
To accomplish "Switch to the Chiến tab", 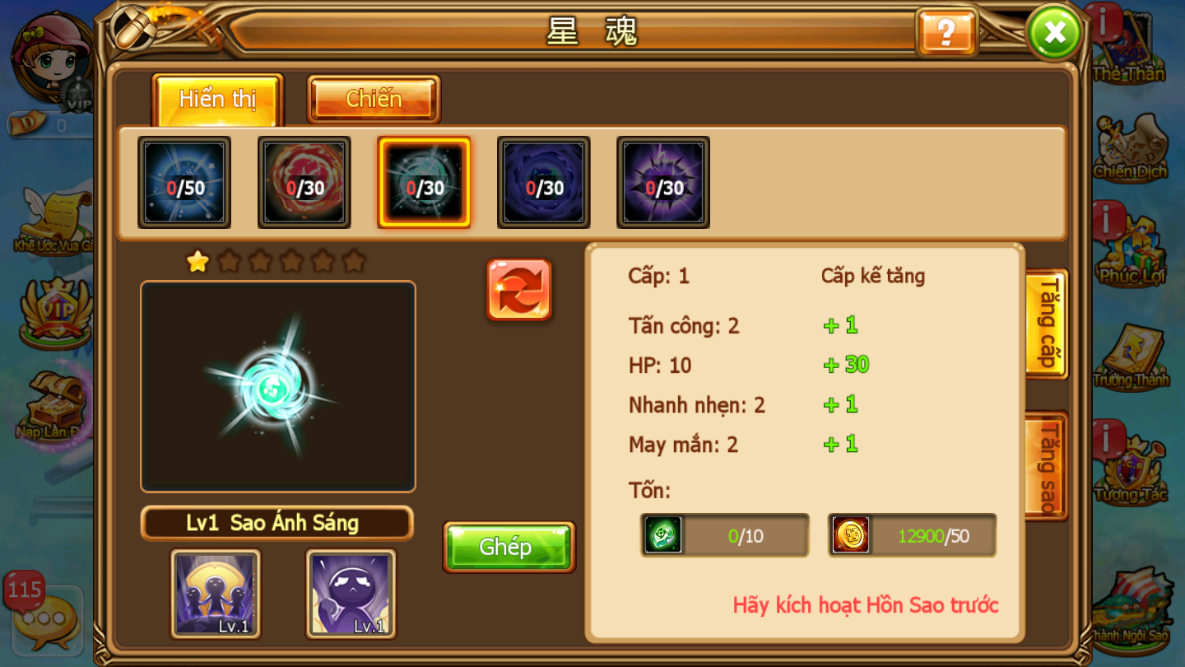I will click(x=373, y=99).
